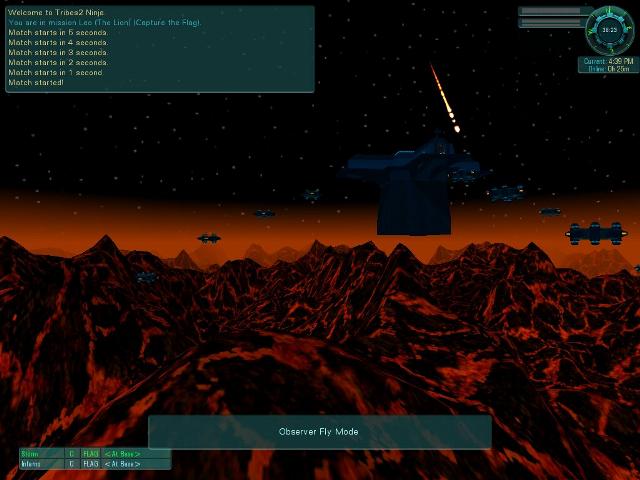Select the Inferno team flag row
Image resolution: width=640 pixels, height=480 pixels.
(95, 464)
